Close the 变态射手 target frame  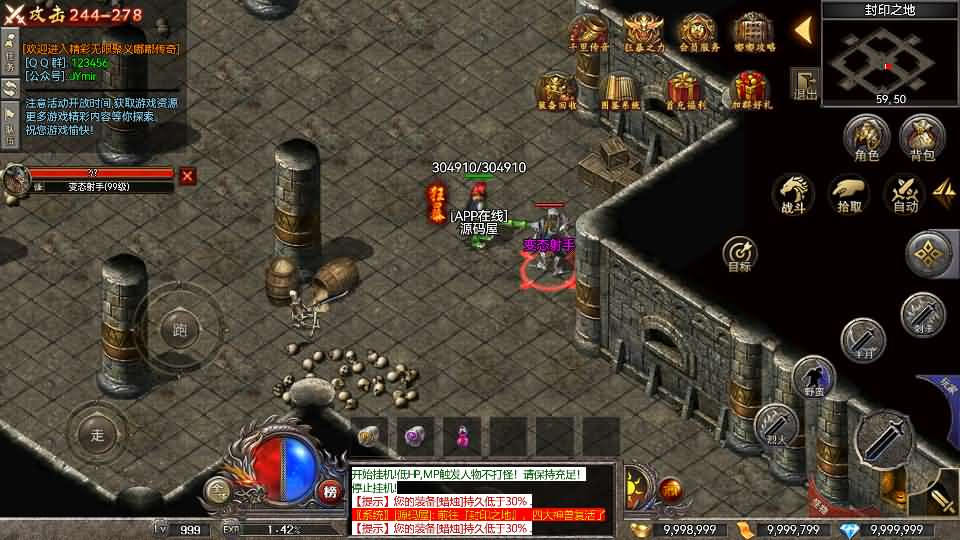point(187,176)
